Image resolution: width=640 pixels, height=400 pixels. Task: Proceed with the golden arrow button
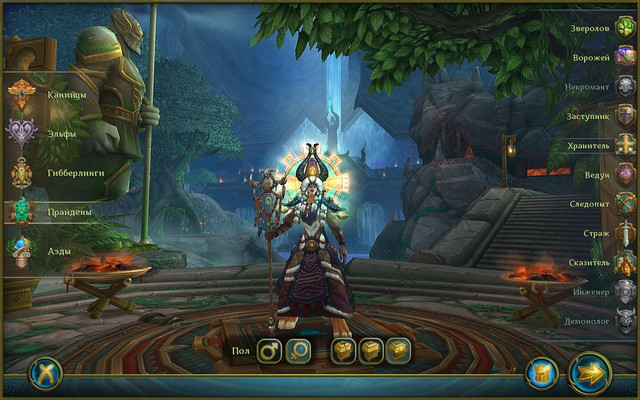590,374
